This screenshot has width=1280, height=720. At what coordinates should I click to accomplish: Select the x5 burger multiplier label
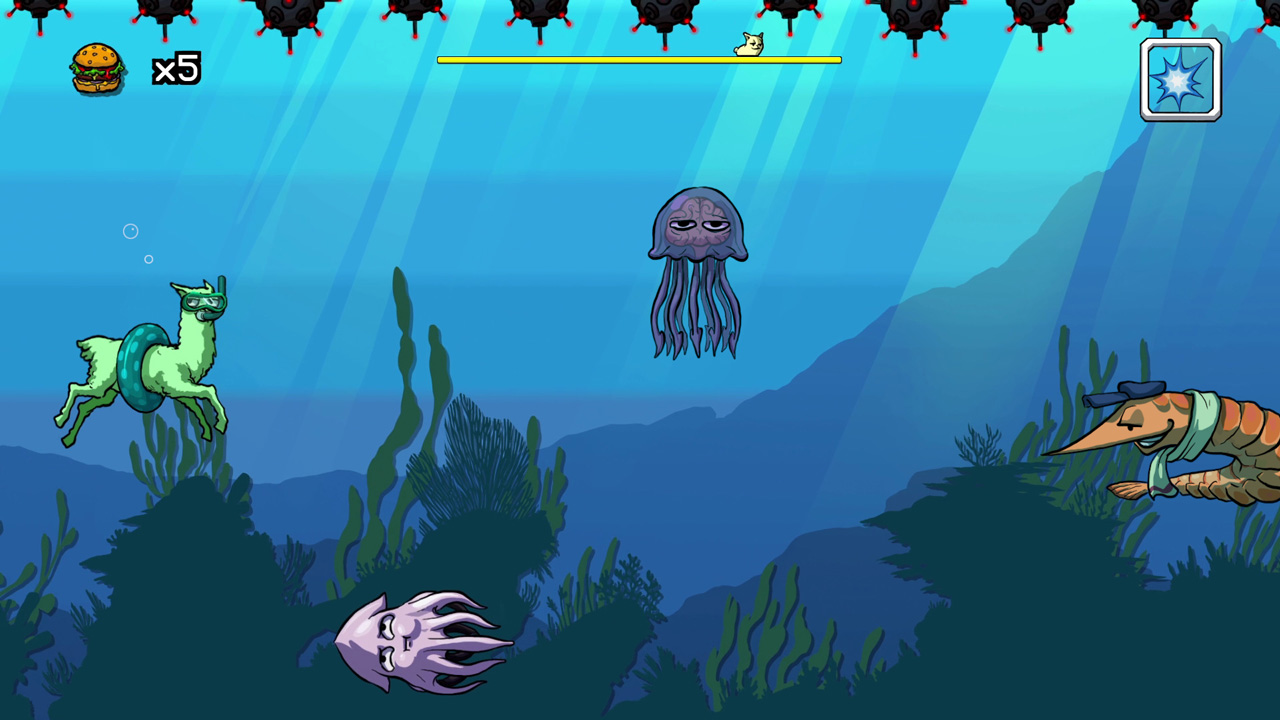pos(176,69)
